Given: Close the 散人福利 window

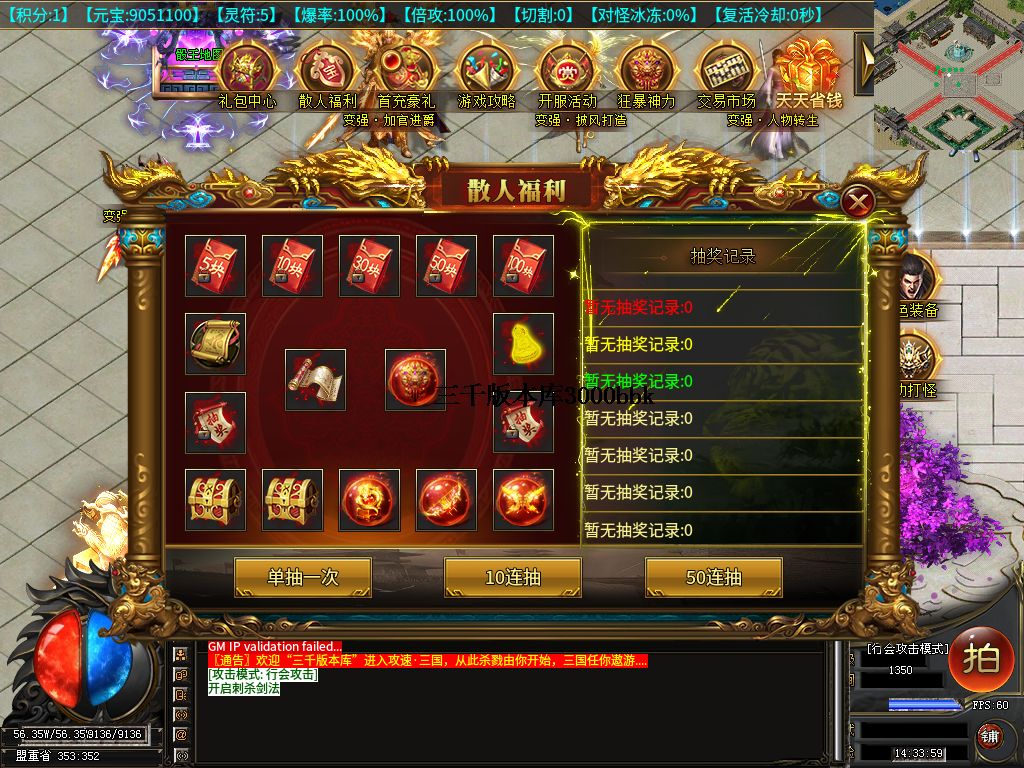Looking at the screenshot, I should coord(857,203).
